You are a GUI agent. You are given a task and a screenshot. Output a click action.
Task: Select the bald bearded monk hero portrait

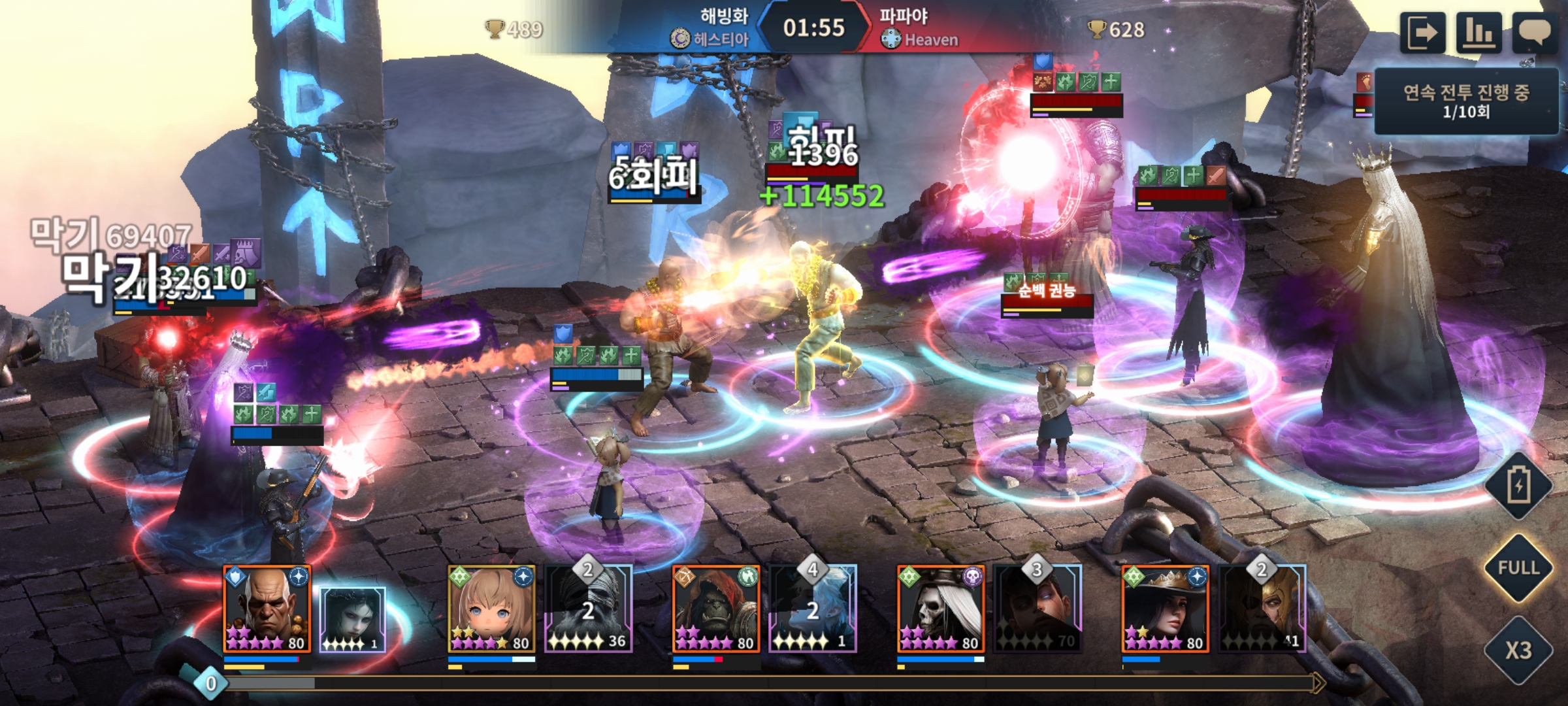click(267, 609)
